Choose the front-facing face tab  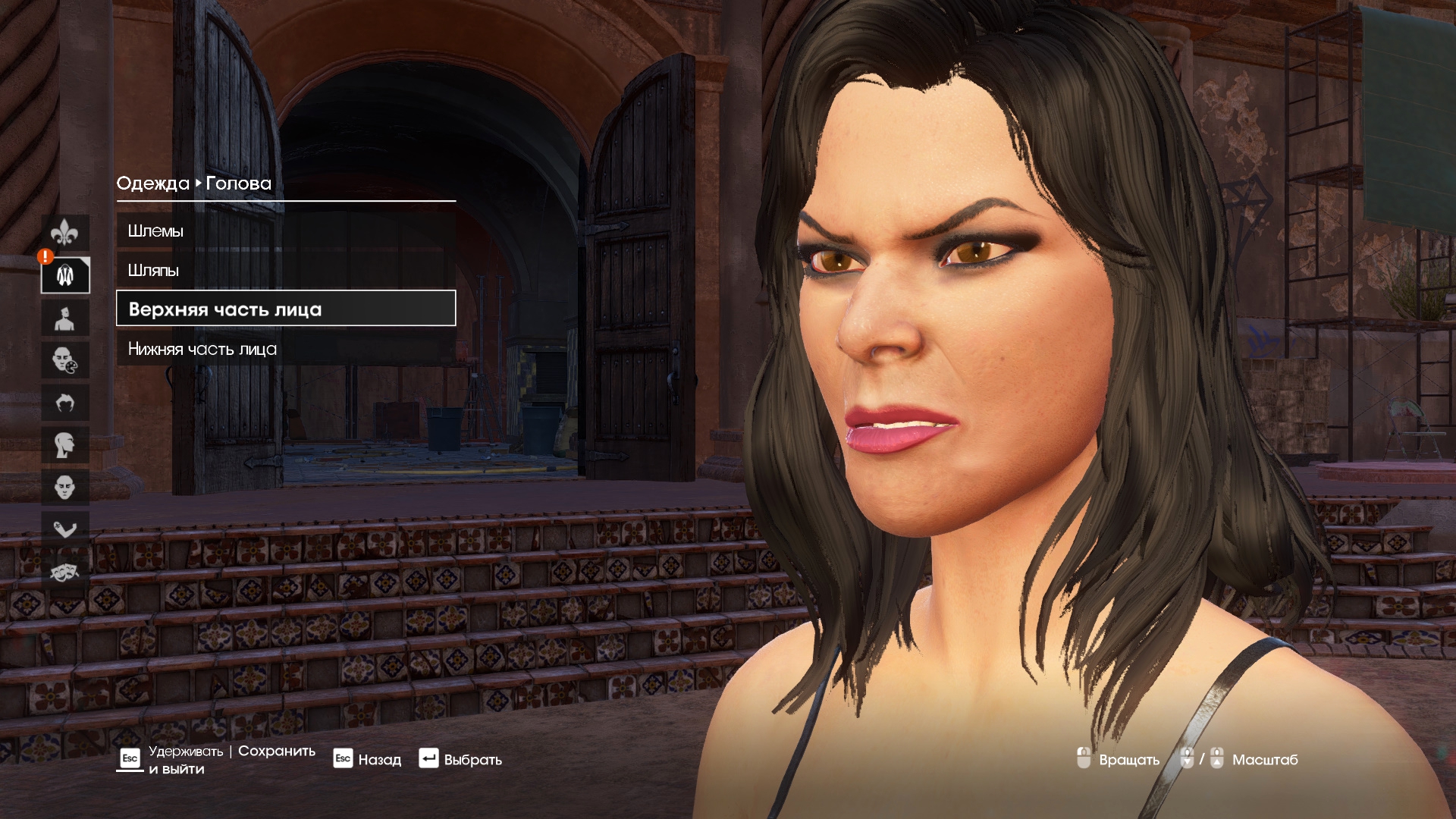coord(65,487)
